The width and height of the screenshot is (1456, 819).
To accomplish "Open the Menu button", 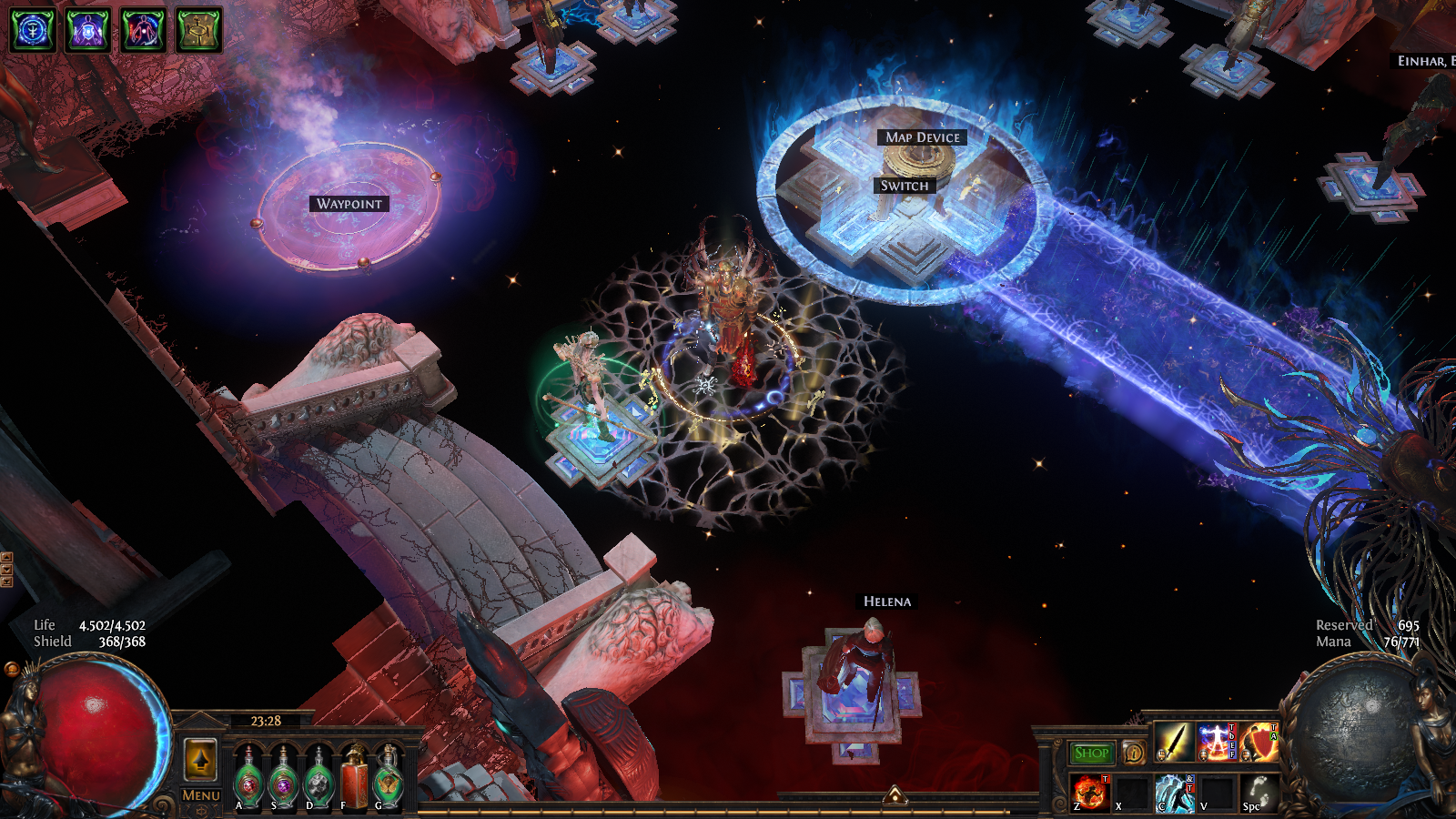I will [201, 794].
